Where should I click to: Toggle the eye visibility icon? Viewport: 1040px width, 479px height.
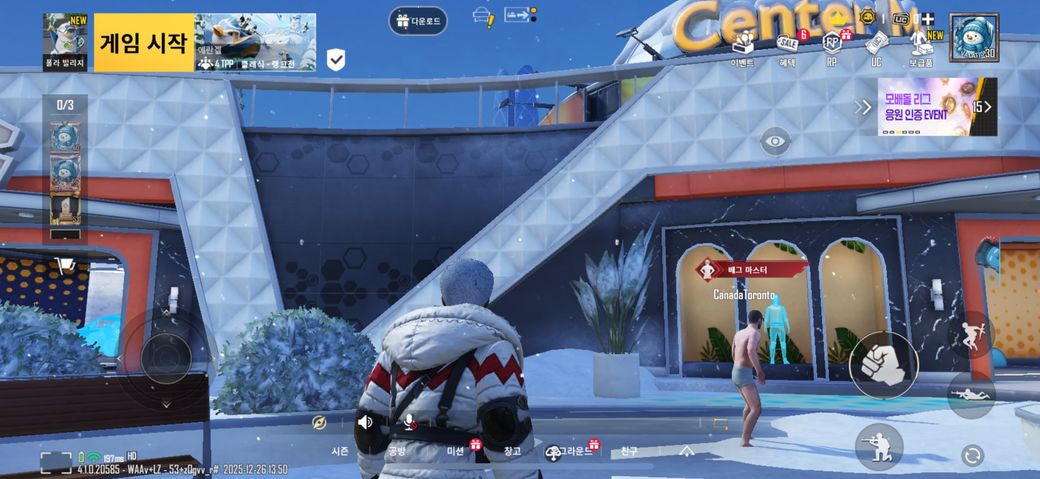point(775,141)
